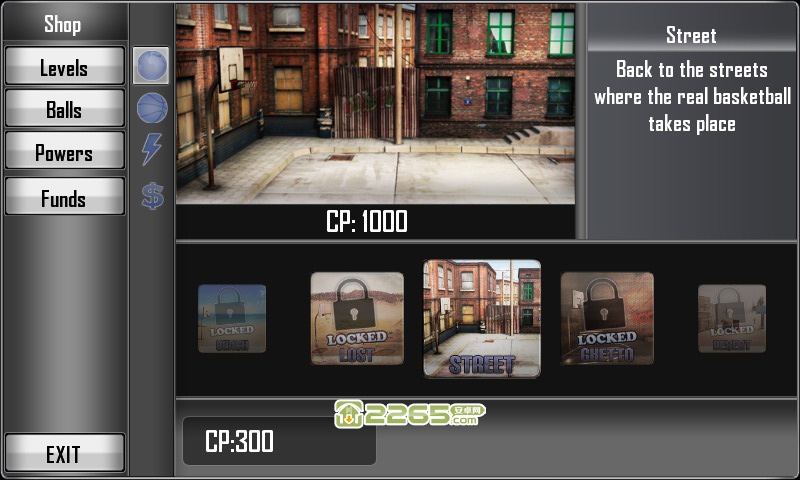Open the Funds section
This screenshot has height=480, width=800.
point(64,197)
